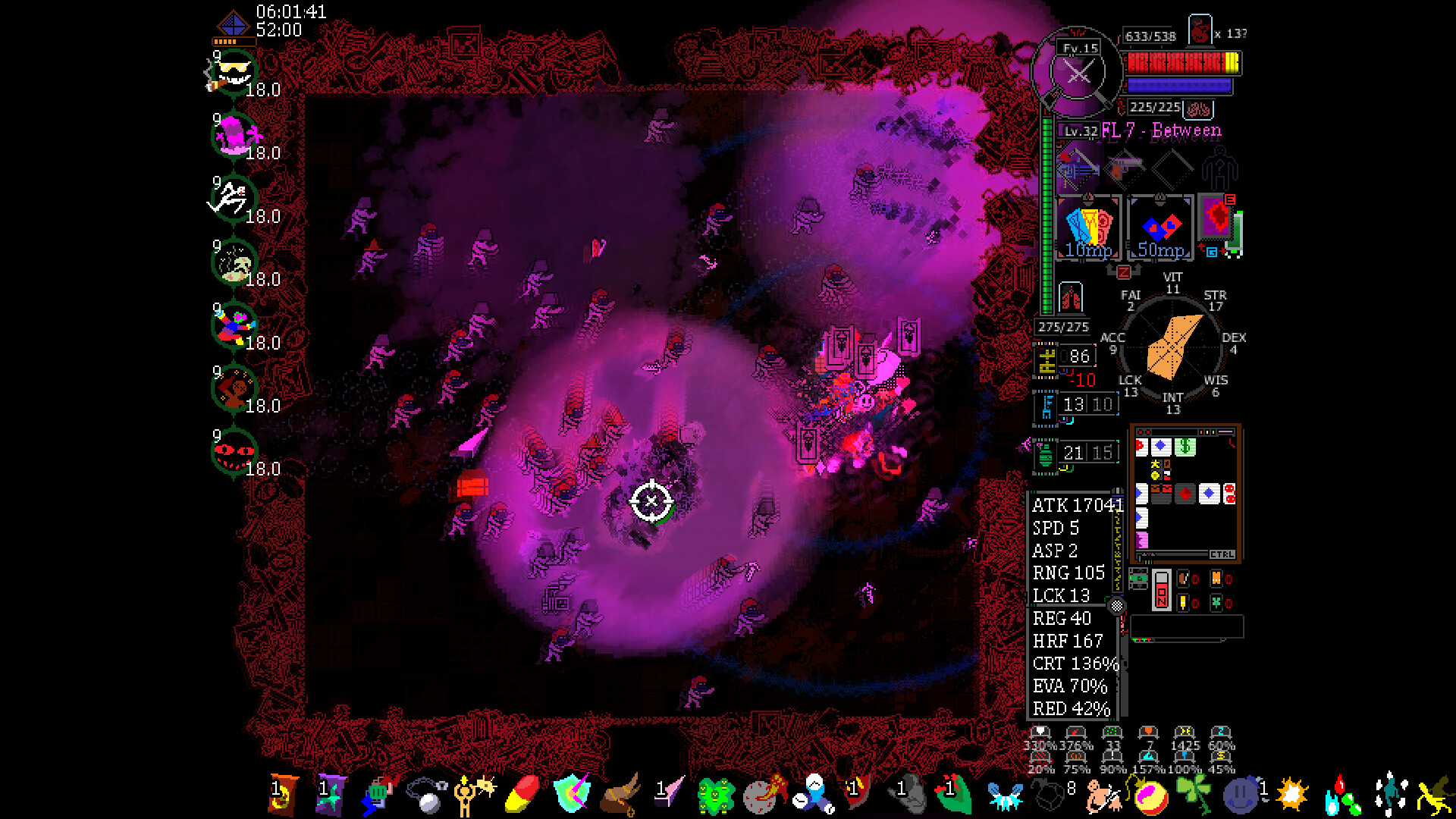Open the card inventory minimap panel

tap(1185, 494)
